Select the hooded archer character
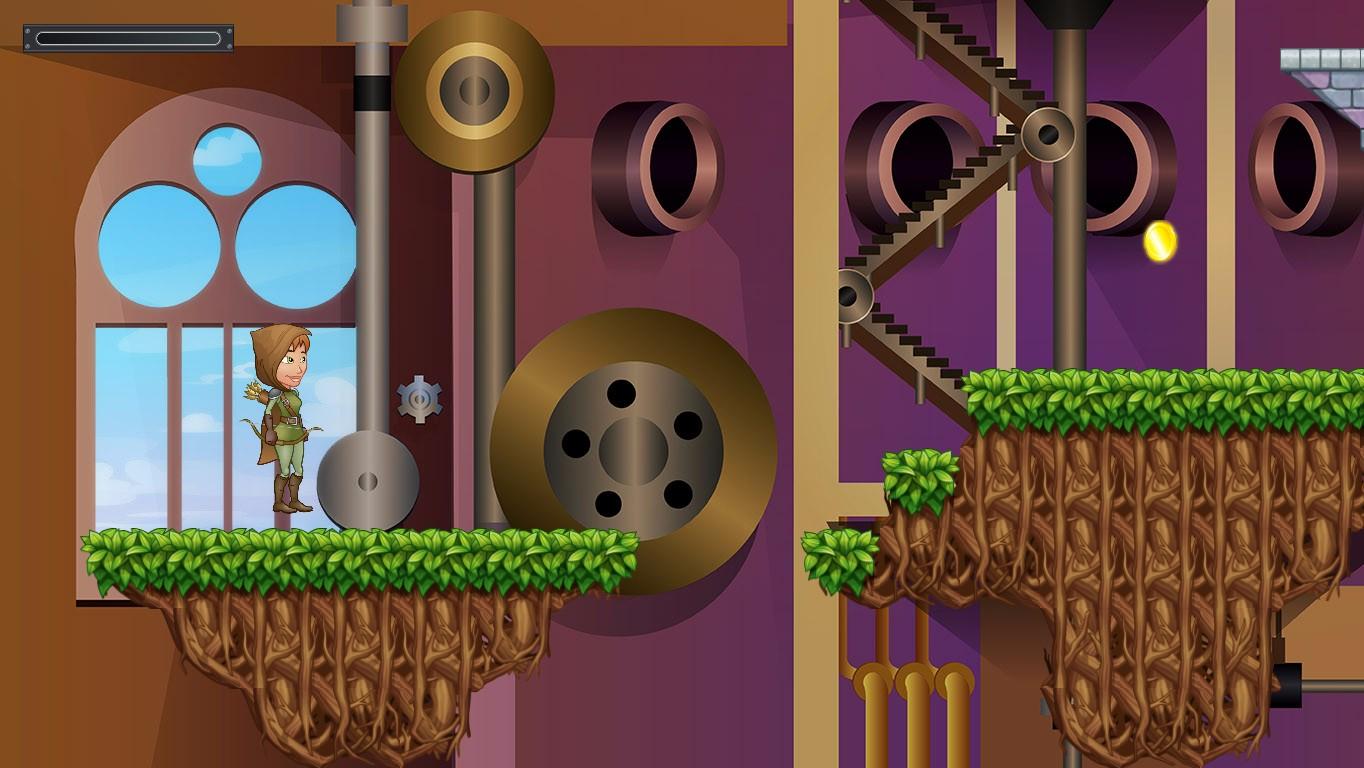Viewport: 1364px width, 768px height. [x=283, y=420]
